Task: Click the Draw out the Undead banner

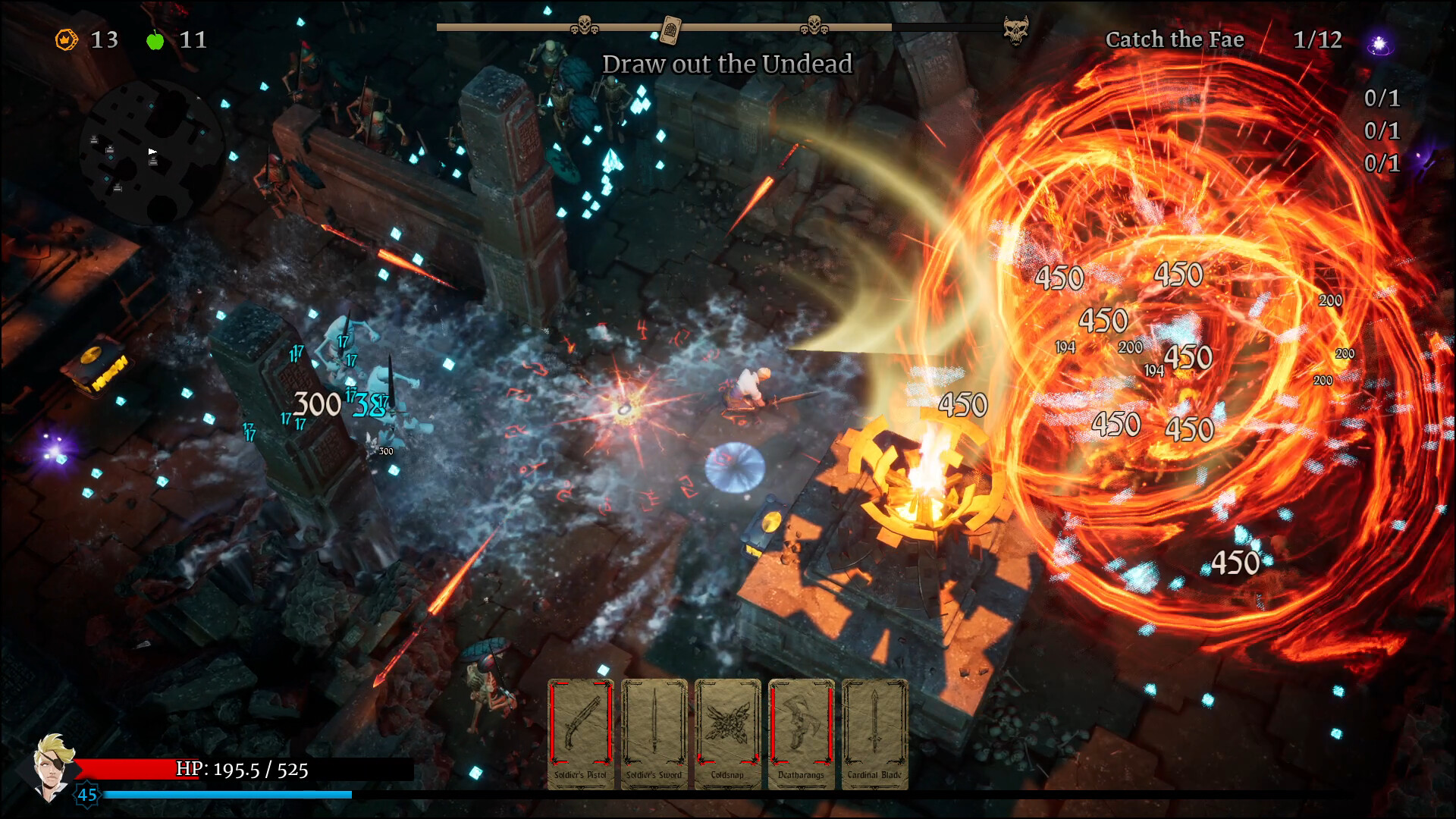Action: coord(726,64)
